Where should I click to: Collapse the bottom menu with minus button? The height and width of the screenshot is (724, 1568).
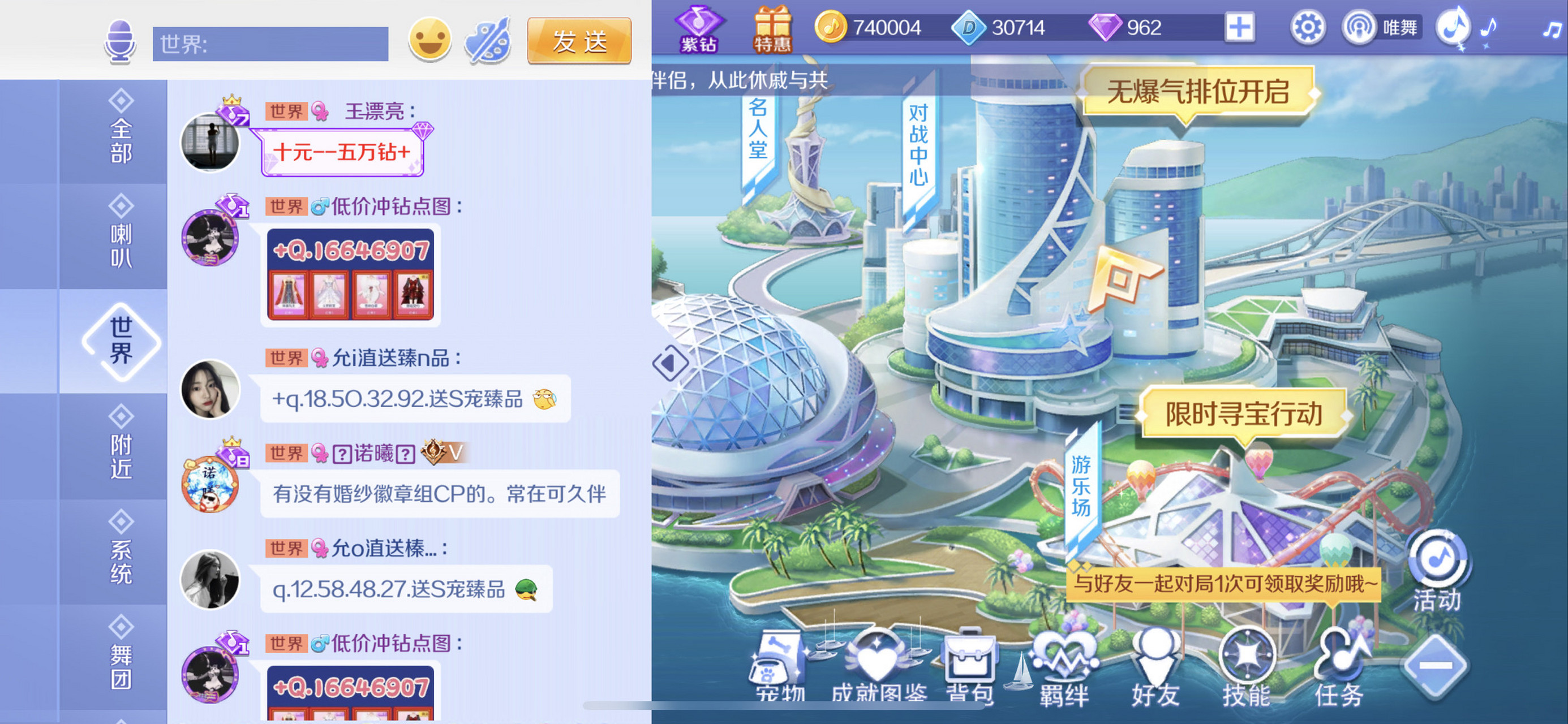click(x=1436, y=666)
